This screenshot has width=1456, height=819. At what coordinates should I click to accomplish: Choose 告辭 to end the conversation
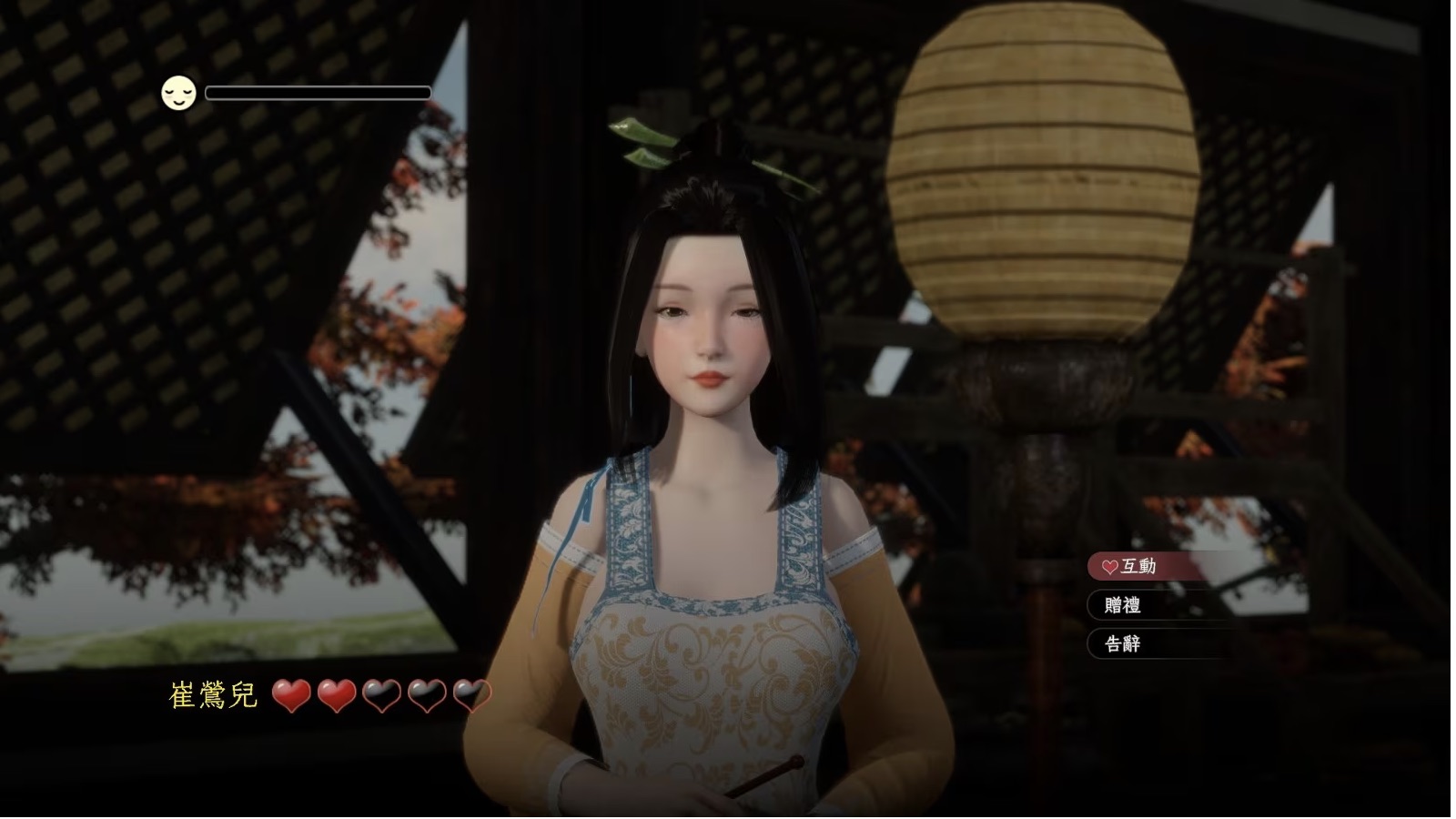click(1127, 644)
